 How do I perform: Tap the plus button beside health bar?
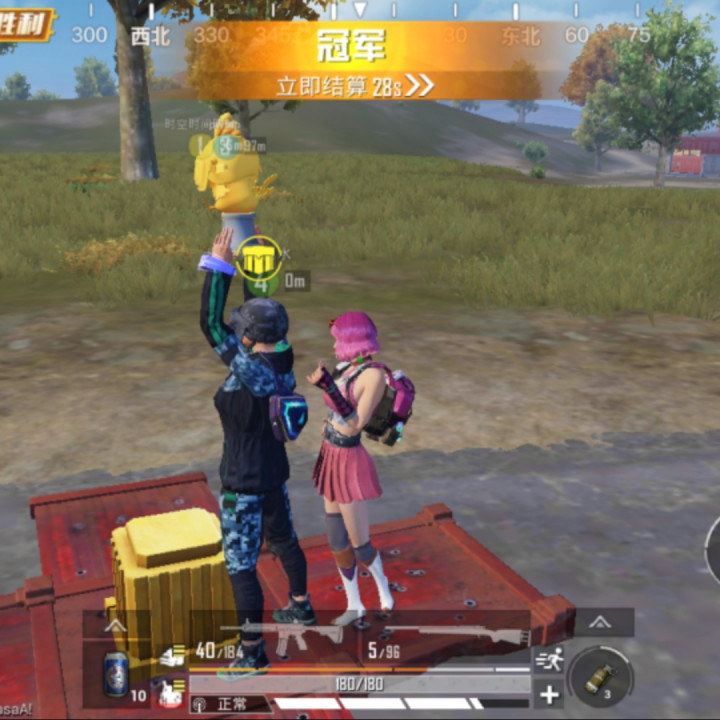point(549,693)
